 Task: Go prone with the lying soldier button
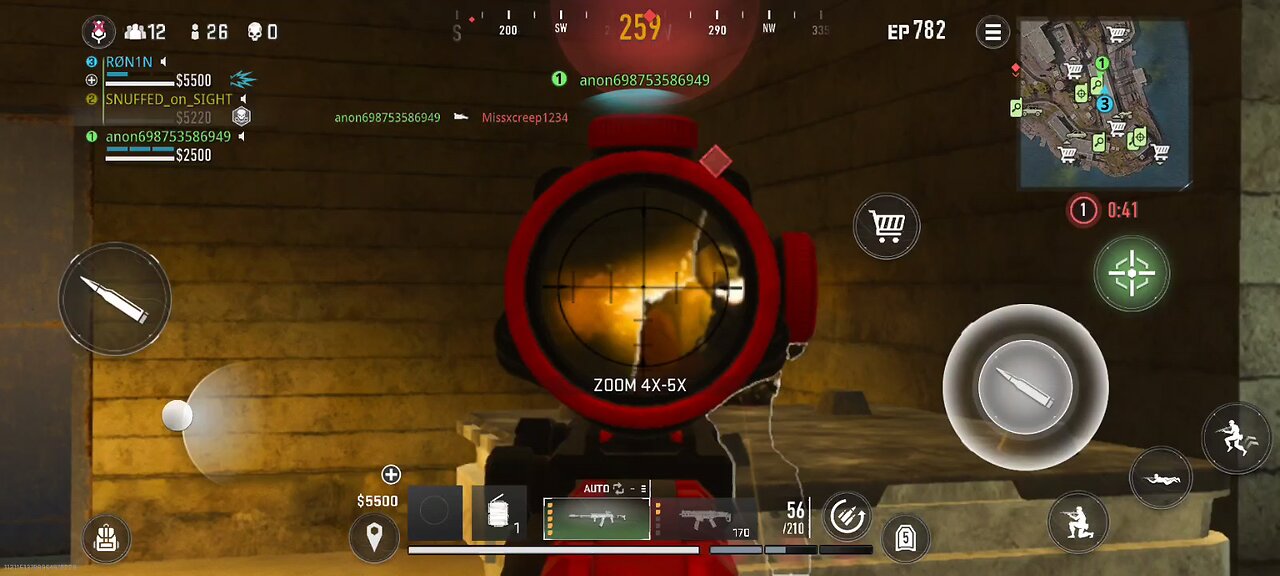pos(1161,478)
